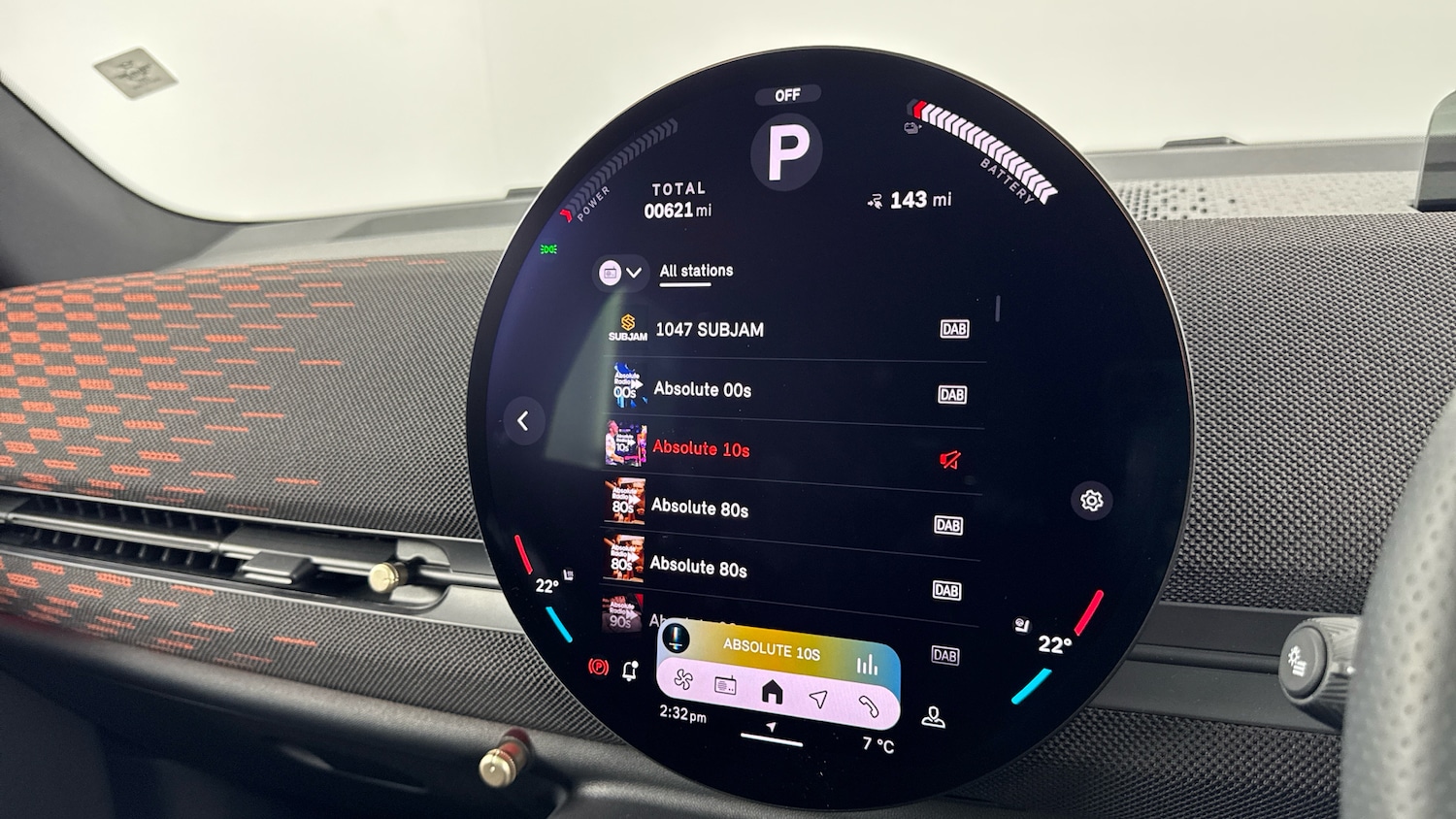Open climate controls via the fan icon

click(683, 680)
